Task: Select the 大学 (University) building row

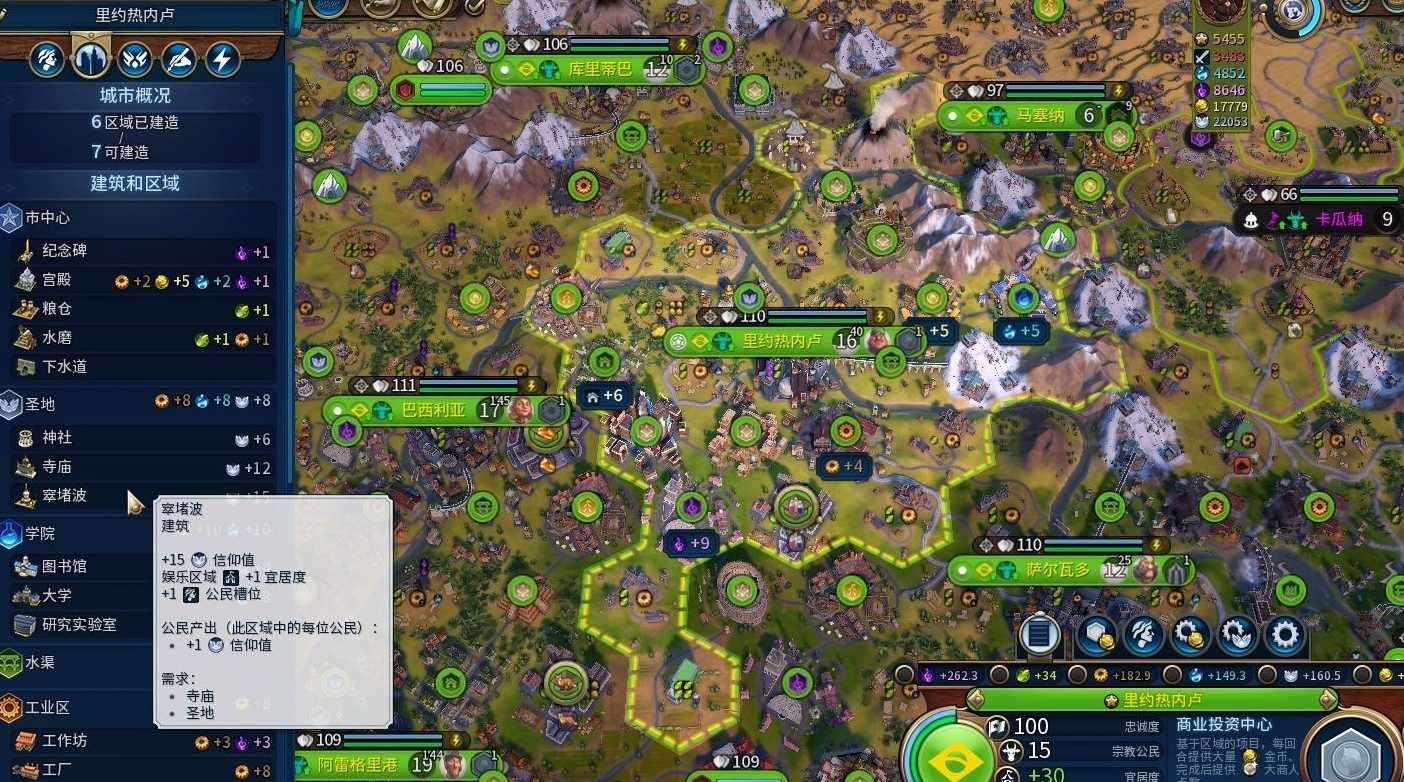Action: tap(80, 595)
